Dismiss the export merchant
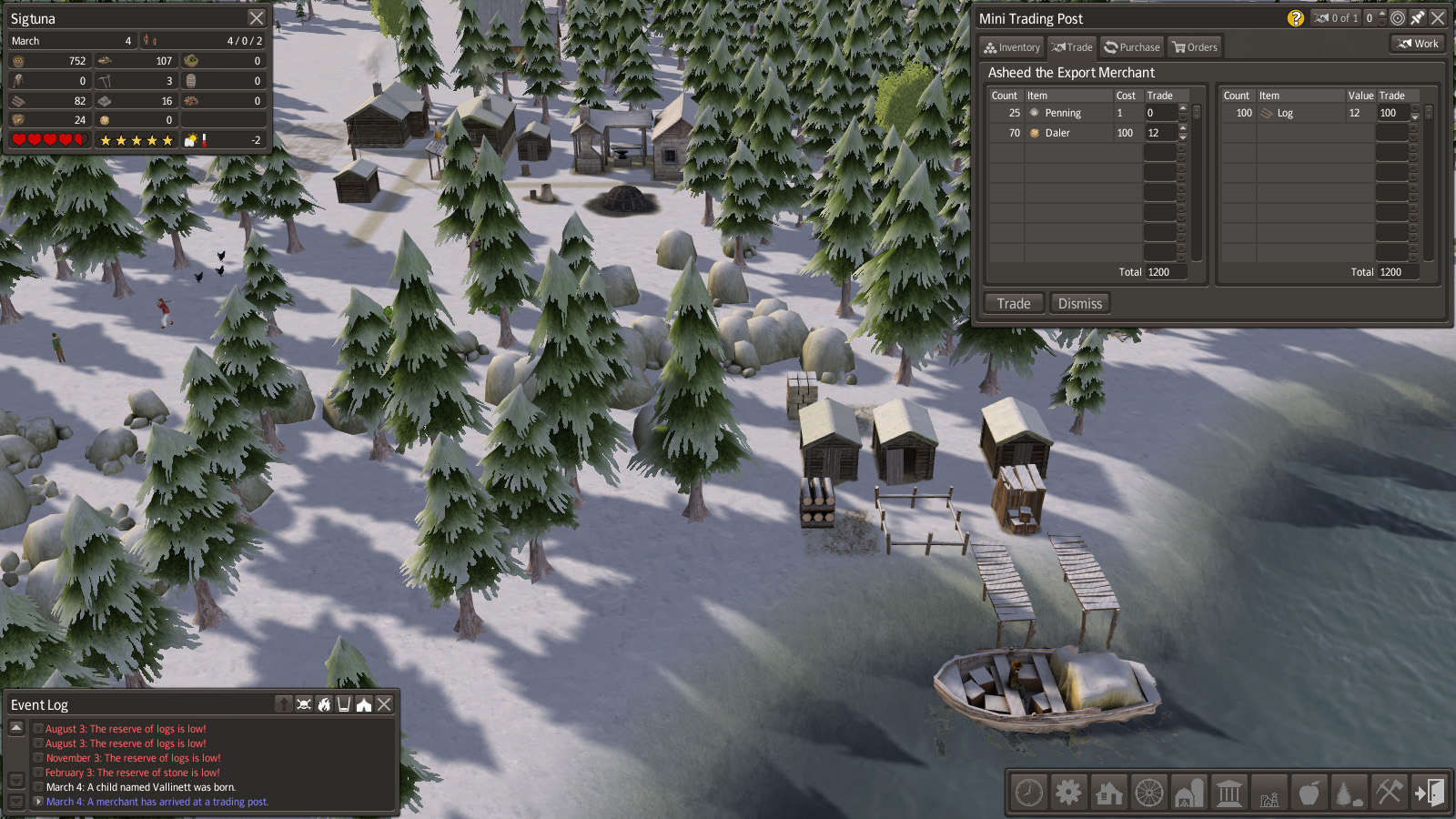The width and height of the screenshot is (1456, 819). point(1079,304)
